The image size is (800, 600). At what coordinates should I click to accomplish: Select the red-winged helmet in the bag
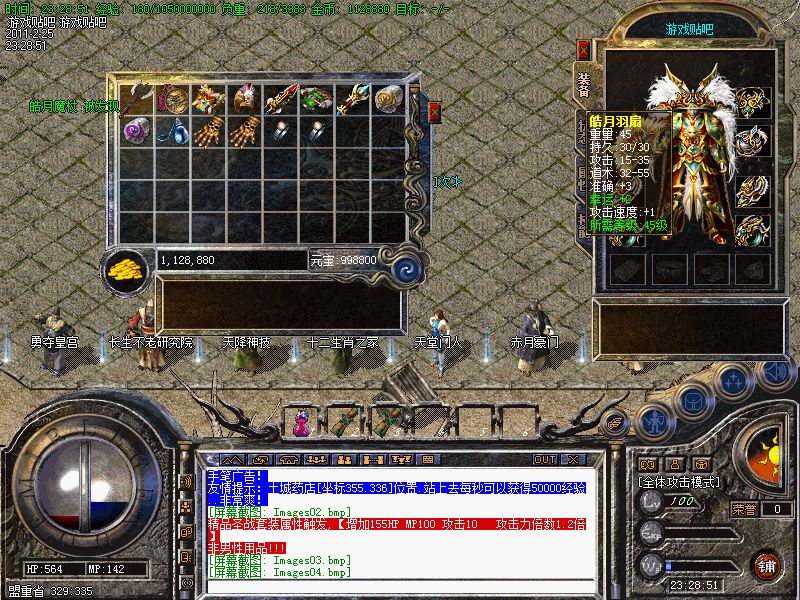tap(245, 99)
